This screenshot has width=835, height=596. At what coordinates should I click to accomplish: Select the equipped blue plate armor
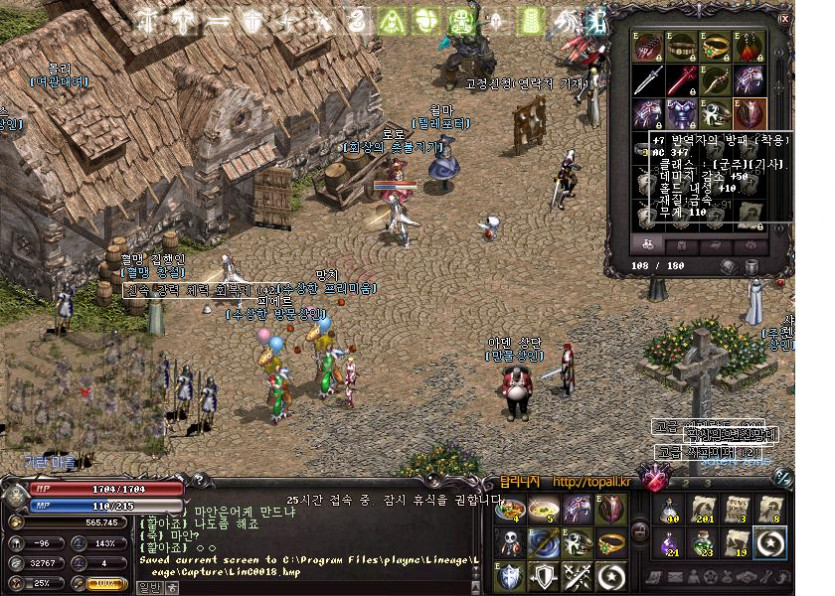click(x=682, y=113)
